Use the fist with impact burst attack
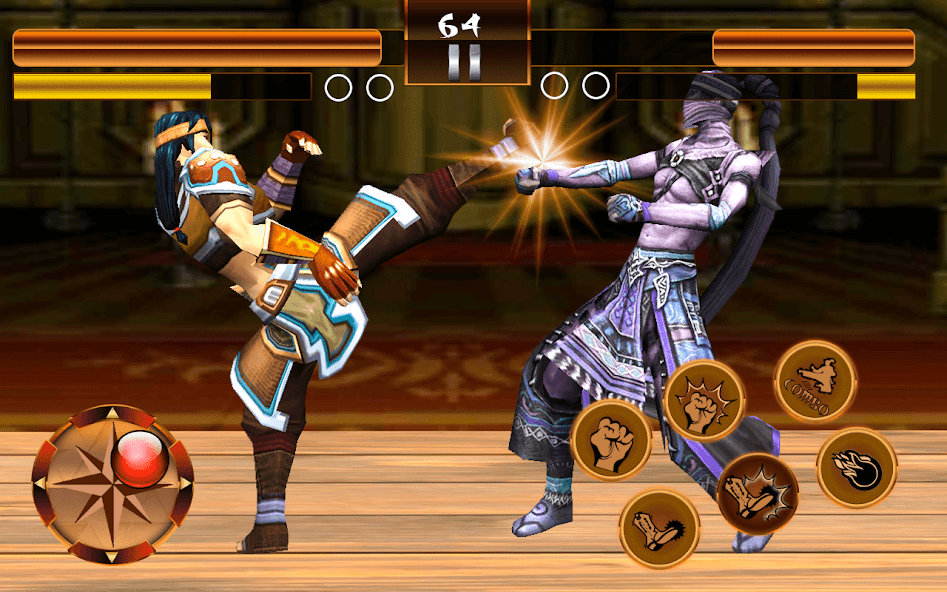This screenshot has height=592, width=947. click(x=704, y=400)
